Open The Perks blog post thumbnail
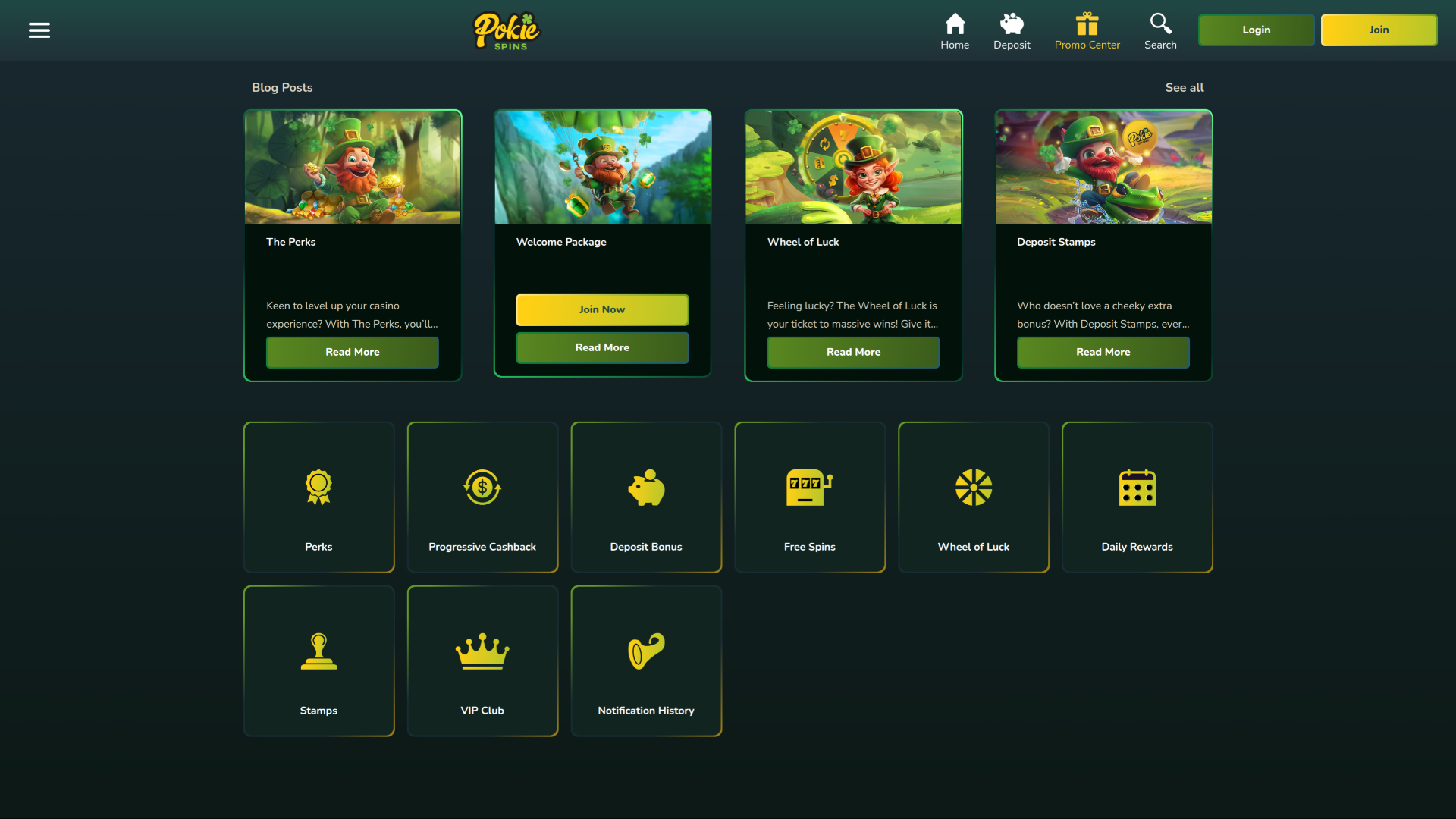Image resolution: width=1456 pixels, height=819 pixels. pos(352,167)
